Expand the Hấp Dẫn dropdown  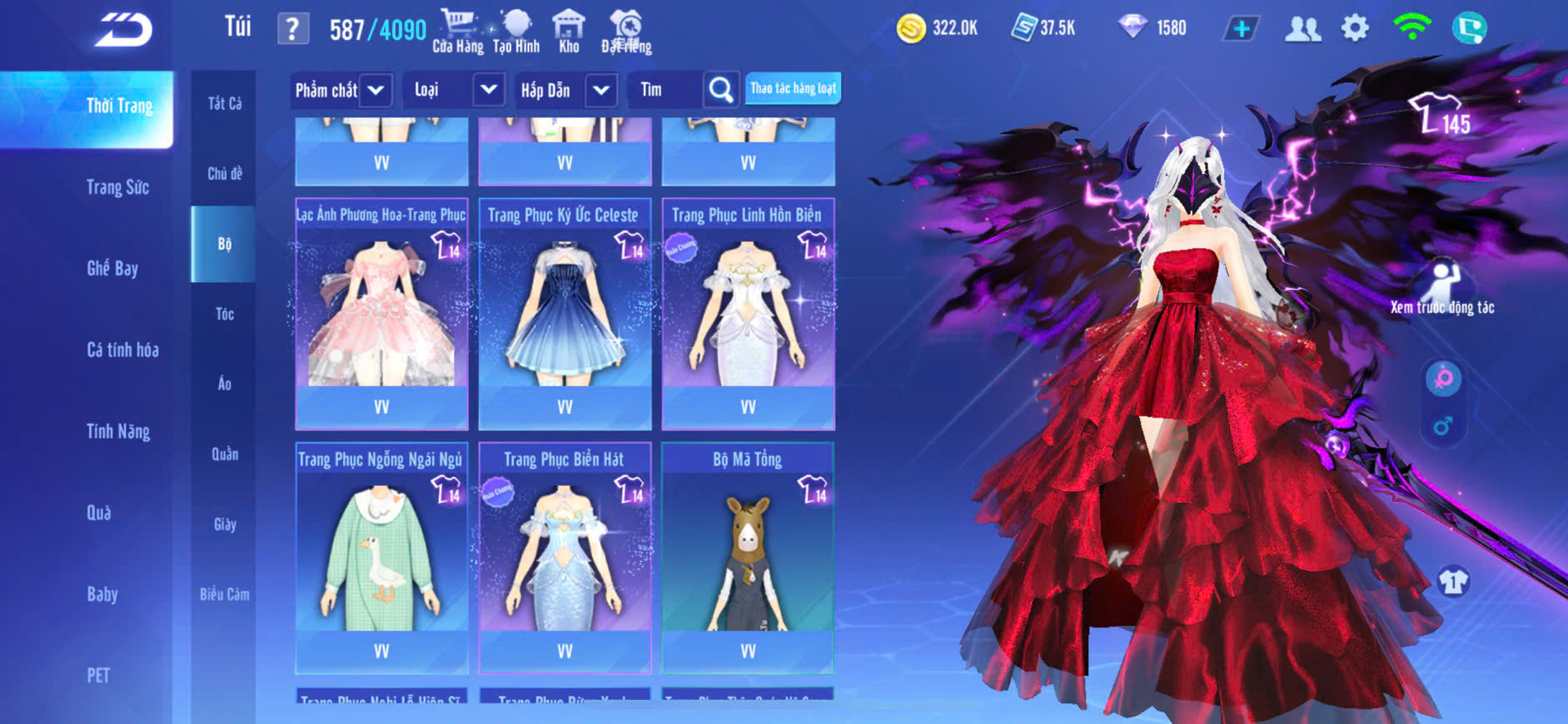(x=601, y=90)
